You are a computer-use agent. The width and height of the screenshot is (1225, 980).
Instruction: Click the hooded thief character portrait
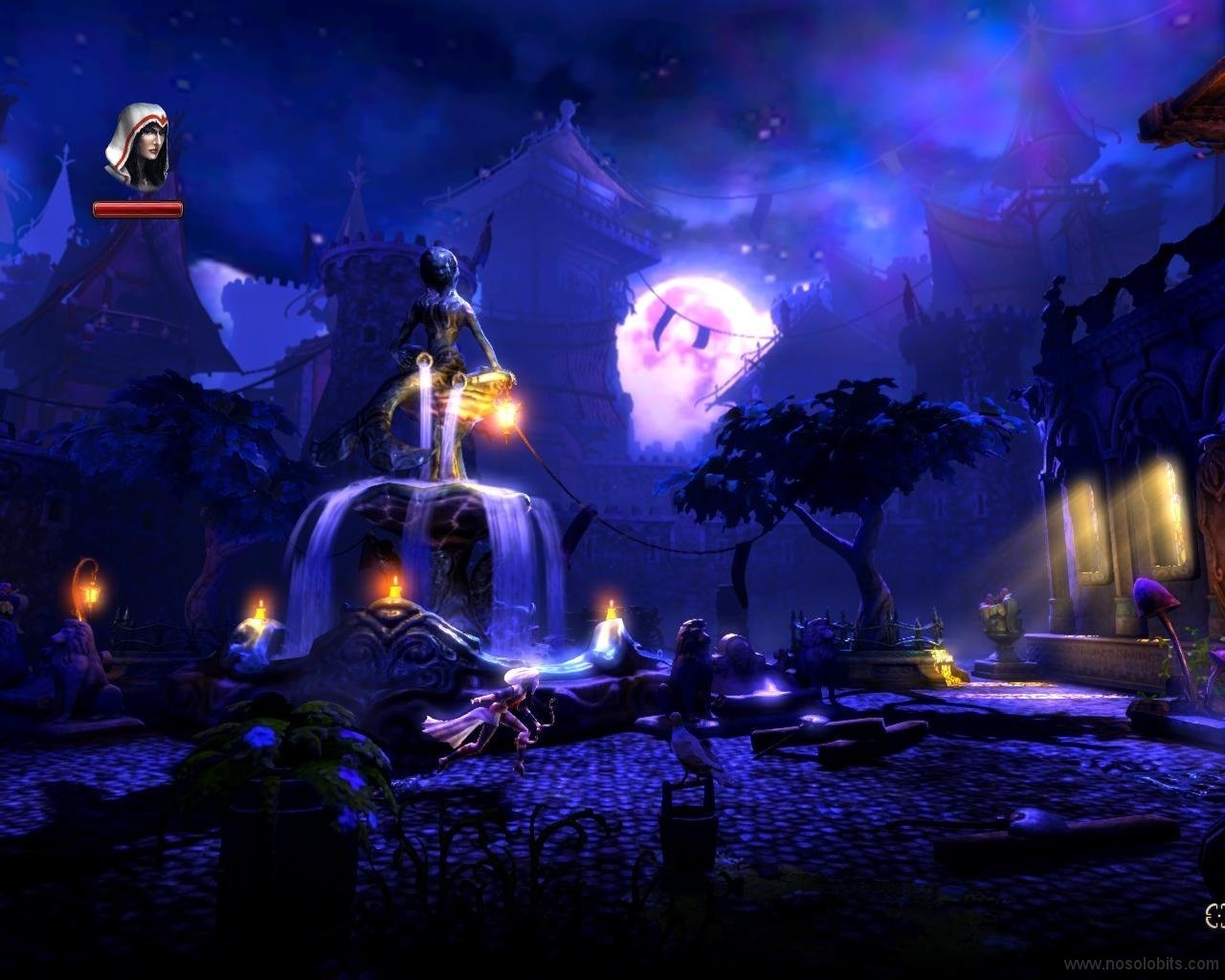coord(138,145)
